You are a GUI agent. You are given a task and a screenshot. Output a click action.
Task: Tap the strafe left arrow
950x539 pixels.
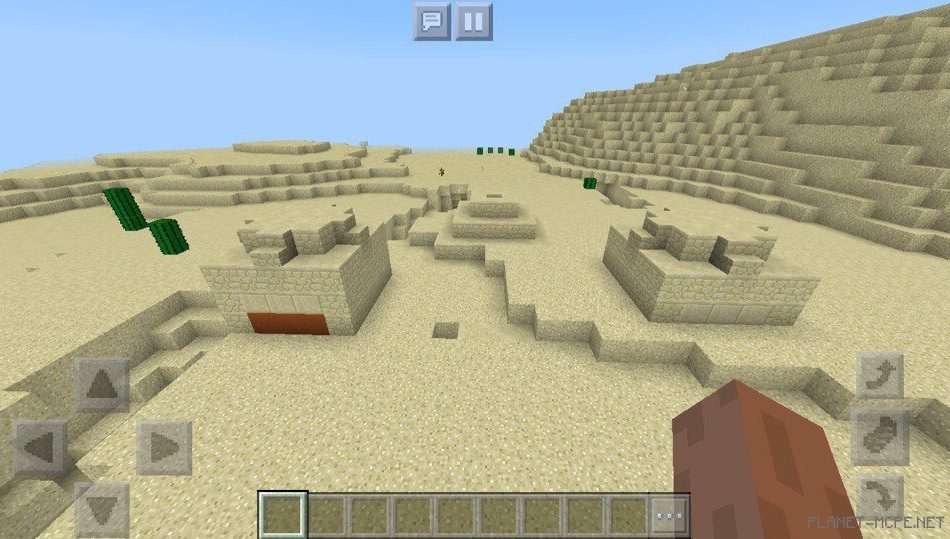click(40, 446)
